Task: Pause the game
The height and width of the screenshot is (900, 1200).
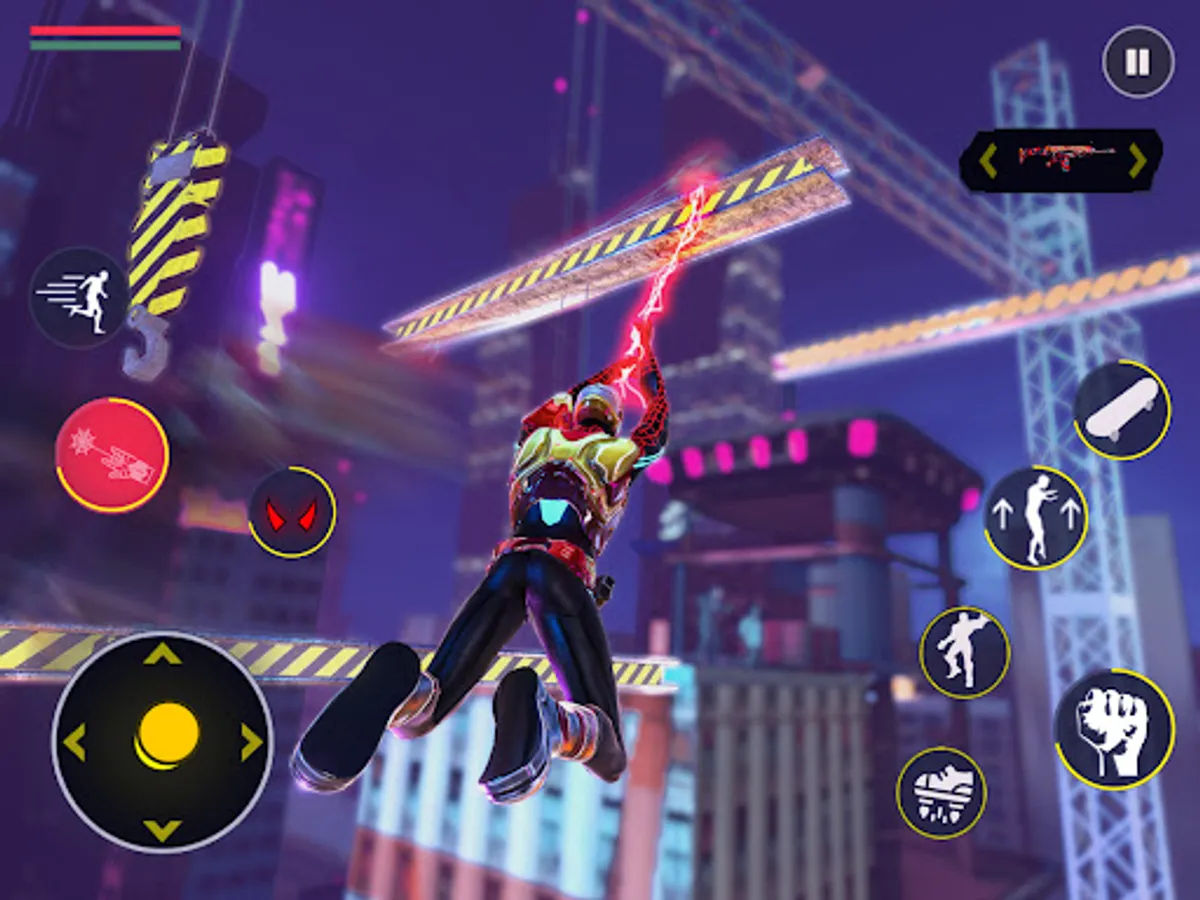Action: 1137,62
